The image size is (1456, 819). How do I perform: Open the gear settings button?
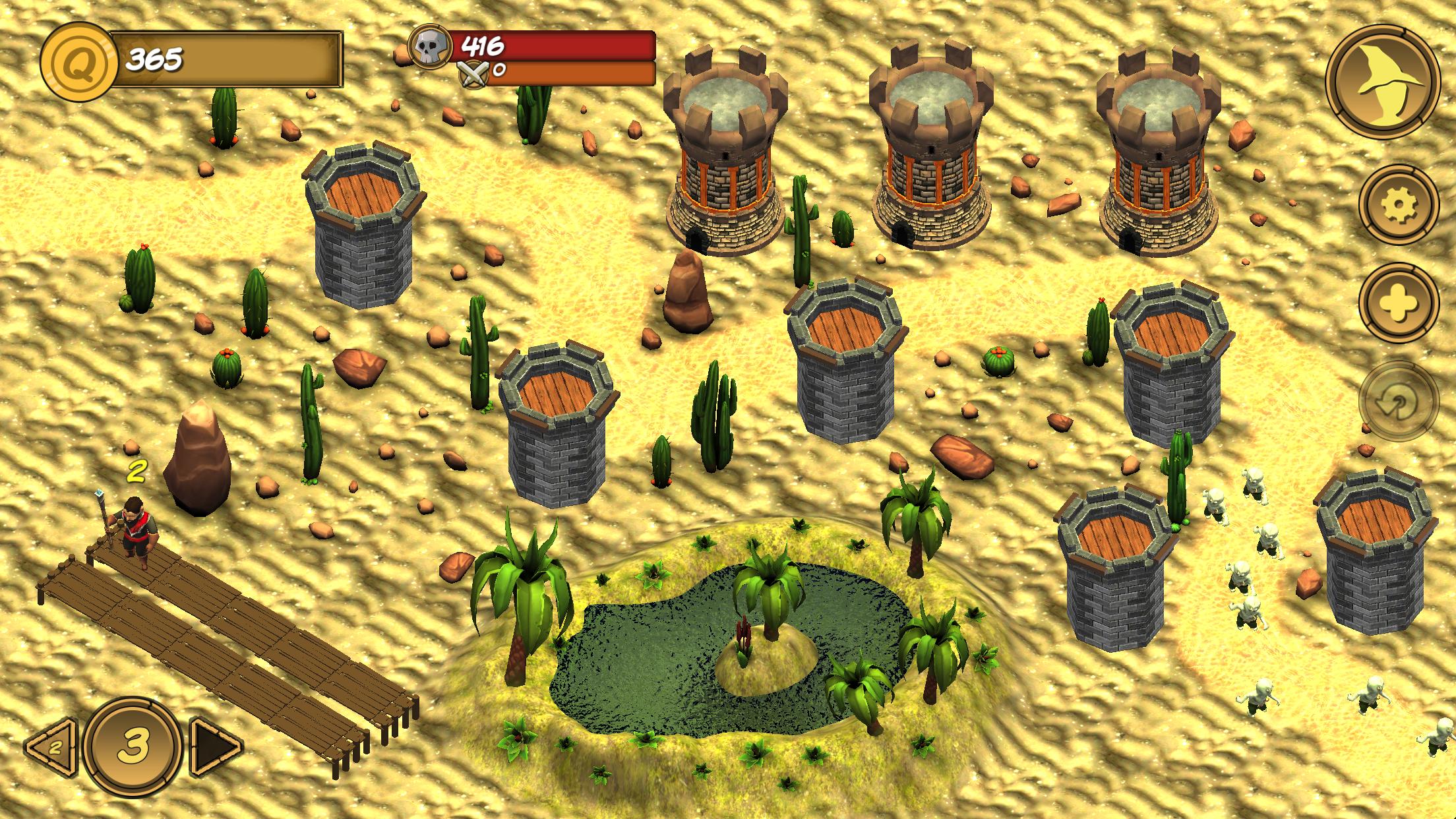click(x=1398, y=206)
